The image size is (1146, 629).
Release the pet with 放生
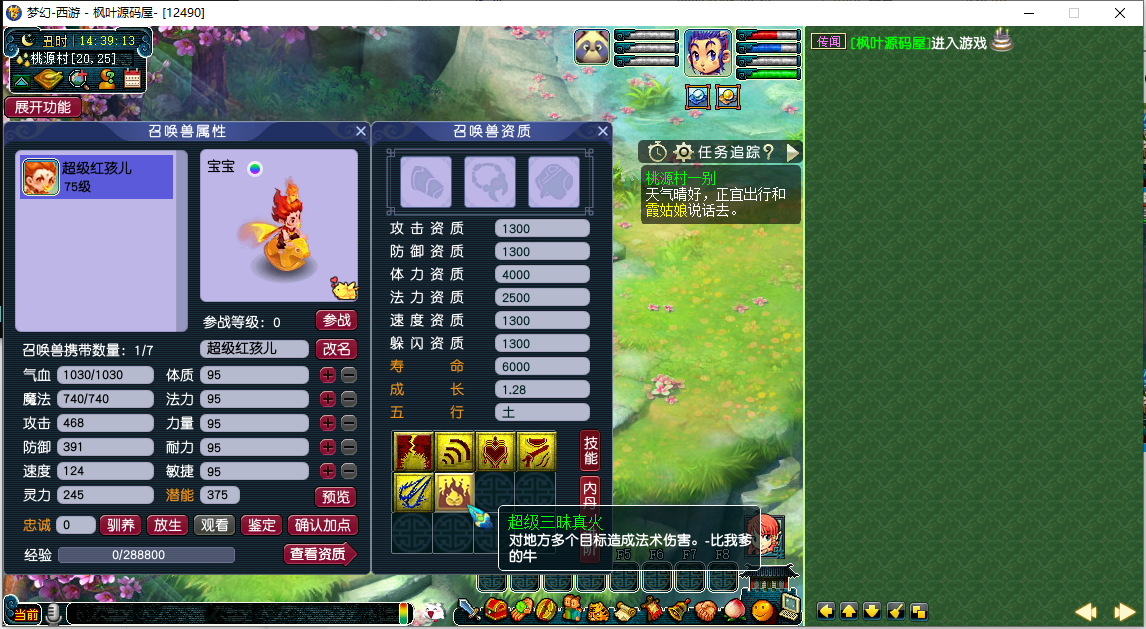click(167, 525)
